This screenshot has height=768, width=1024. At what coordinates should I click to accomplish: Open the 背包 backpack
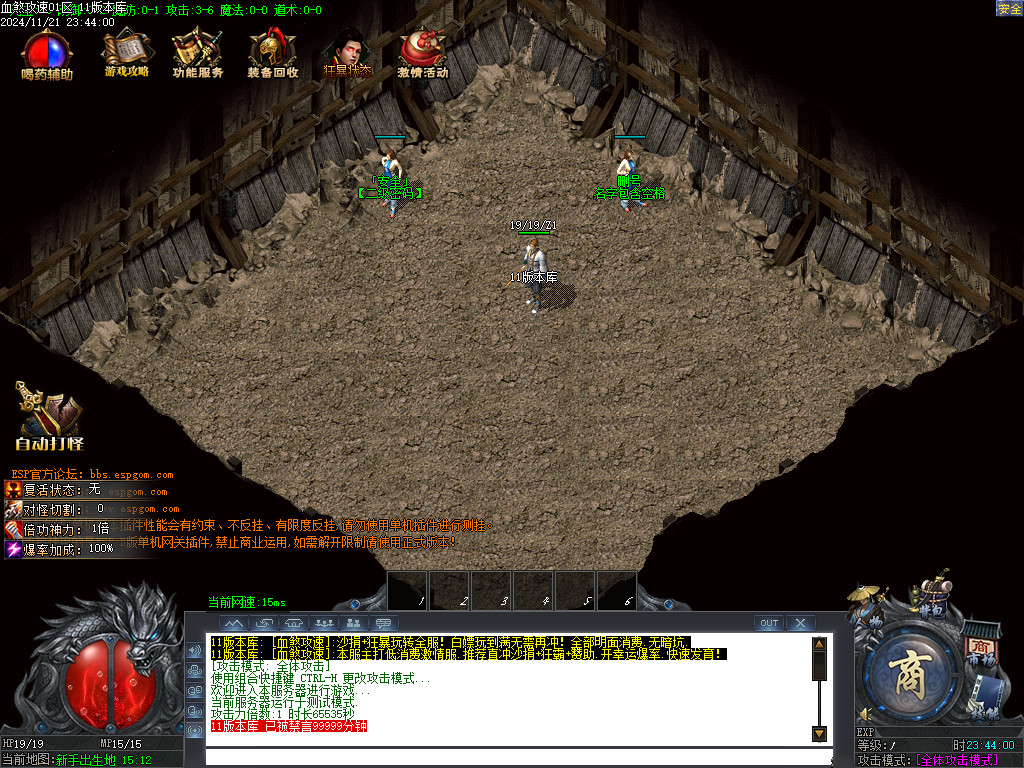tap(932, 597)
